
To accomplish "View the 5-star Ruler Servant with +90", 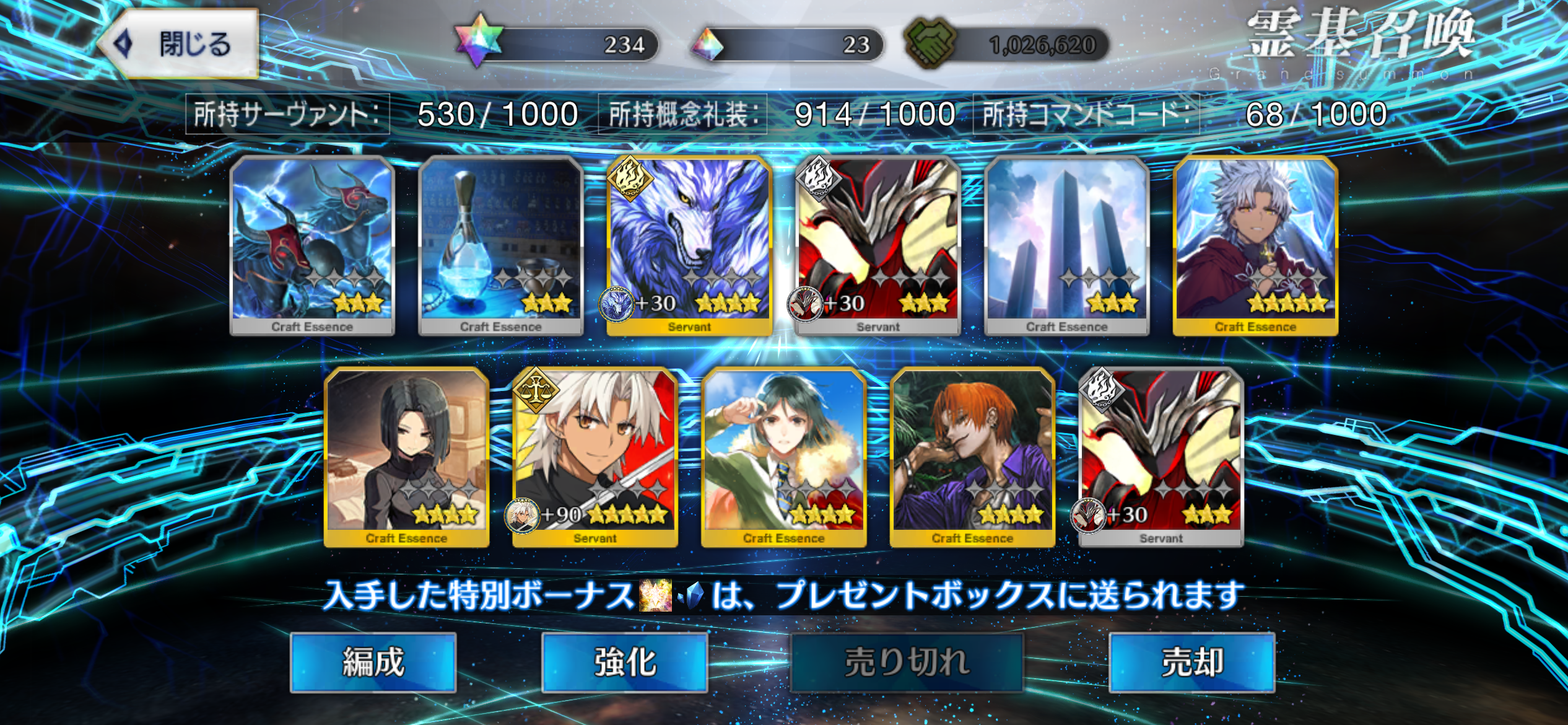I will (595, 457).
